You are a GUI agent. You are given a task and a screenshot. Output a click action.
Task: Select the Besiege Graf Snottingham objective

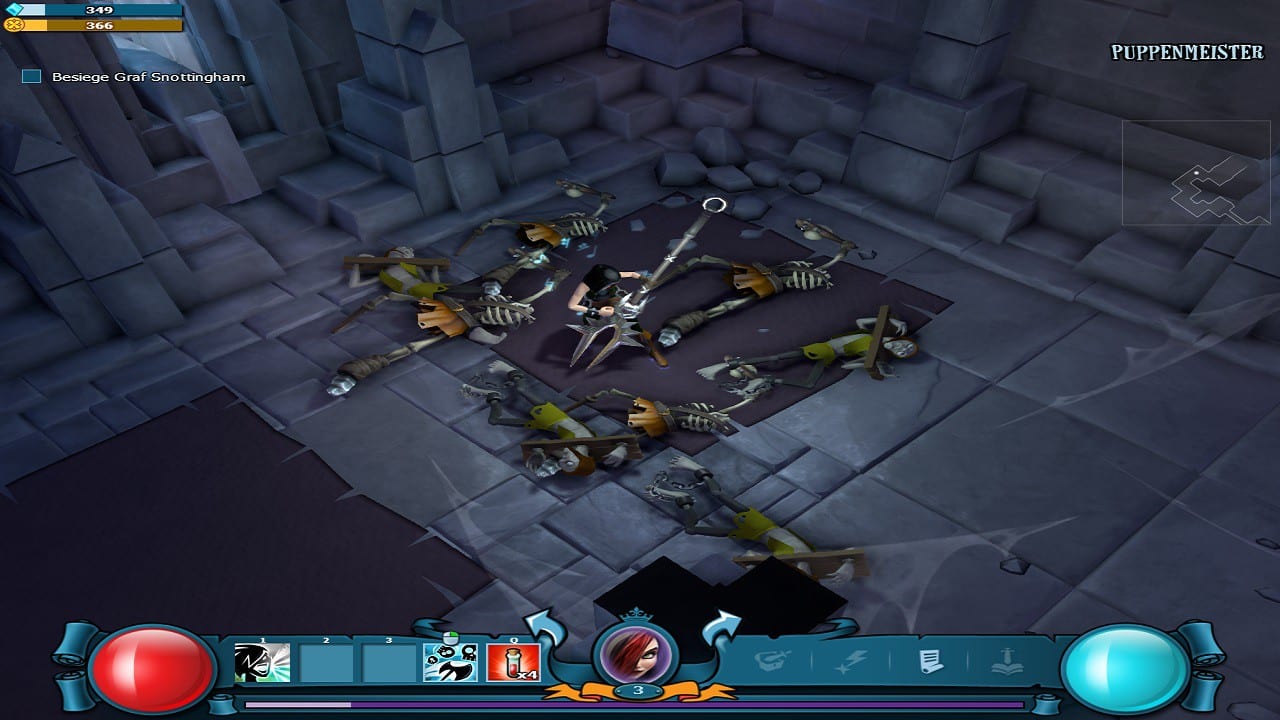[x=148, y=77]
